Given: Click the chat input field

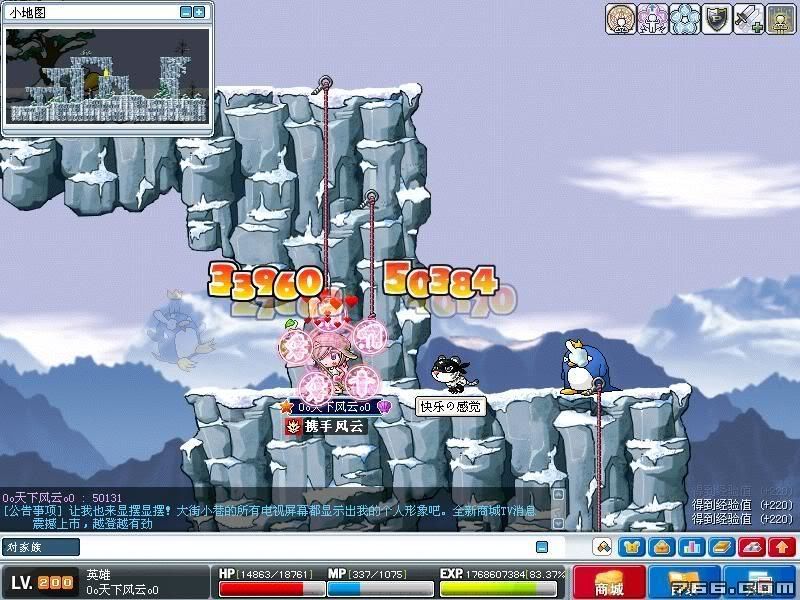Looking at the screenshot, I should [300, 547].
